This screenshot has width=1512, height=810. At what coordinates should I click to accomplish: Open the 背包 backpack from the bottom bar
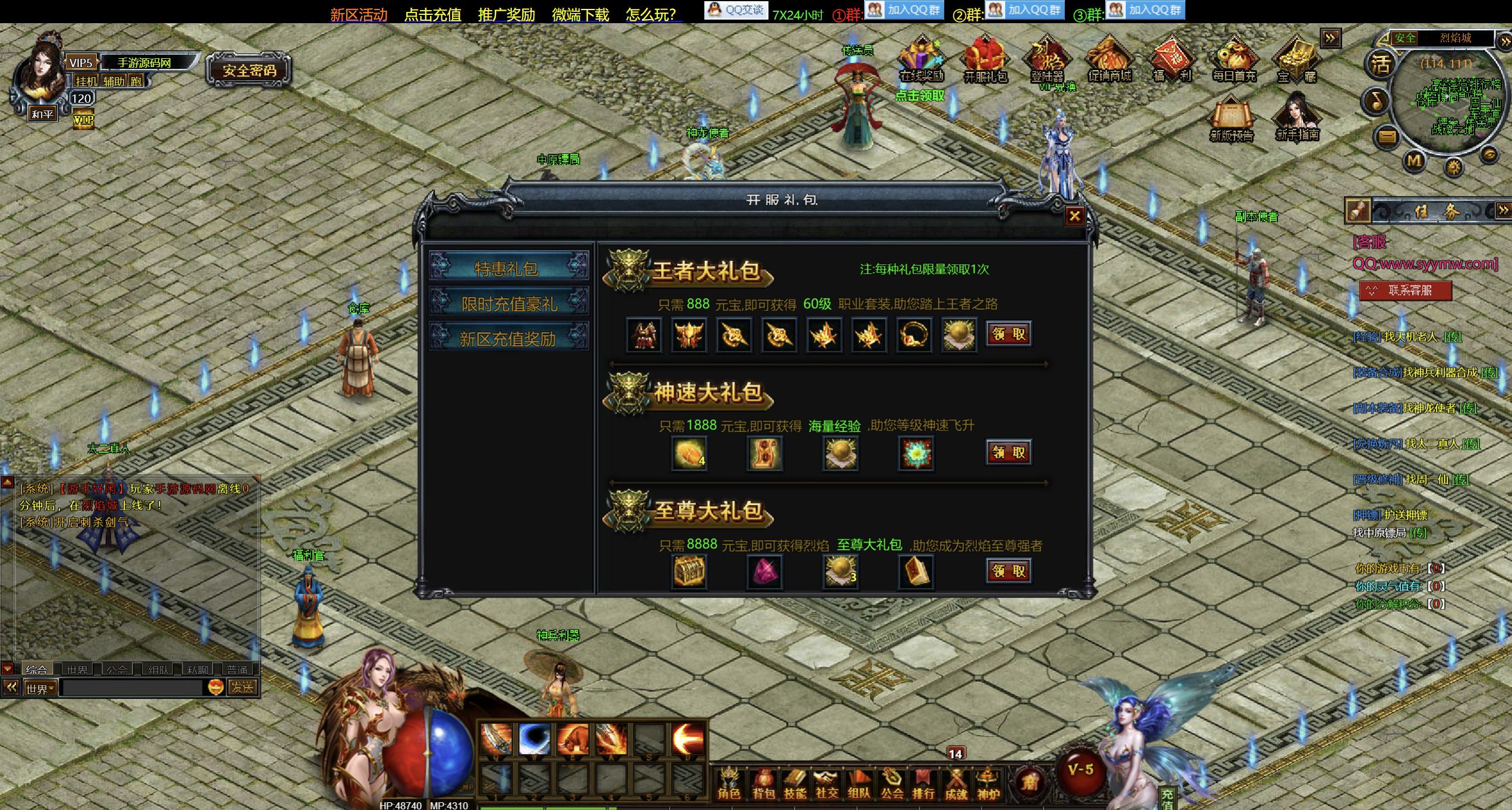point(763,784)
